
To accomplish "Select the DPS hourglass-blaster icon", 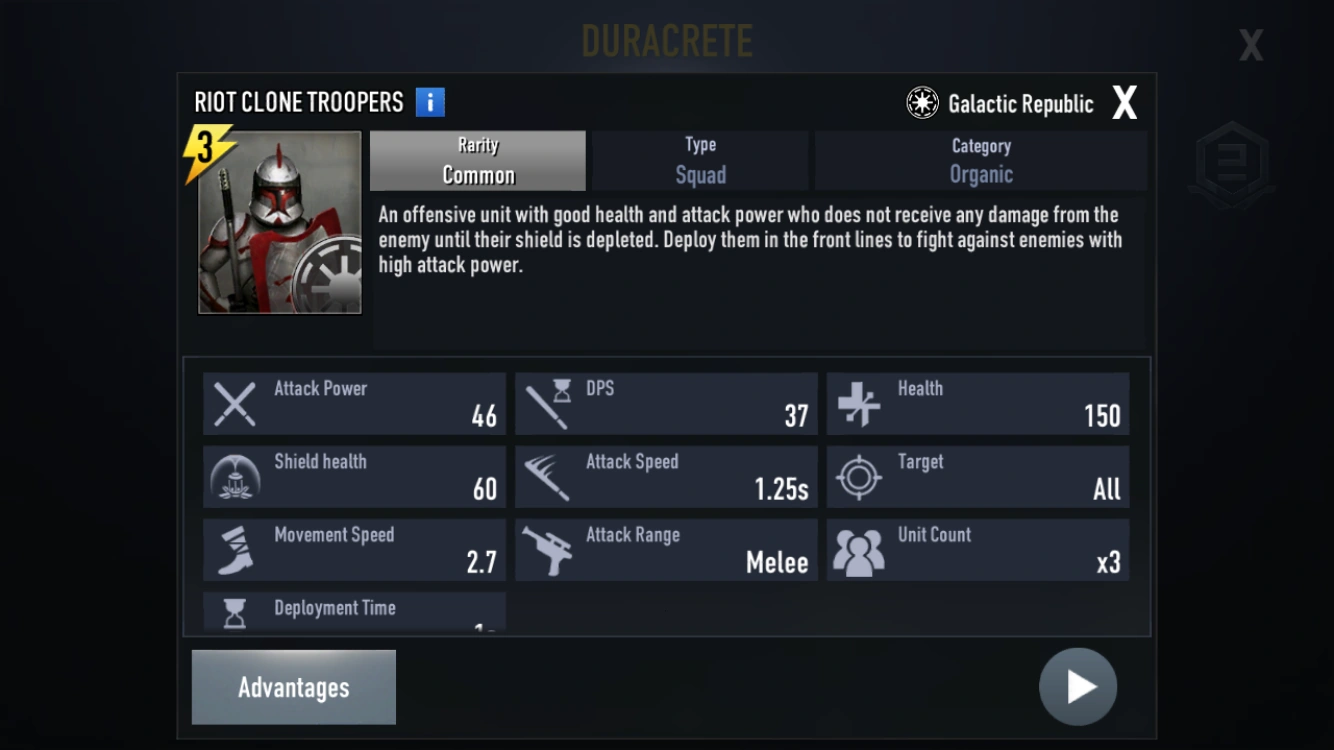I will (x=547, y=403).
